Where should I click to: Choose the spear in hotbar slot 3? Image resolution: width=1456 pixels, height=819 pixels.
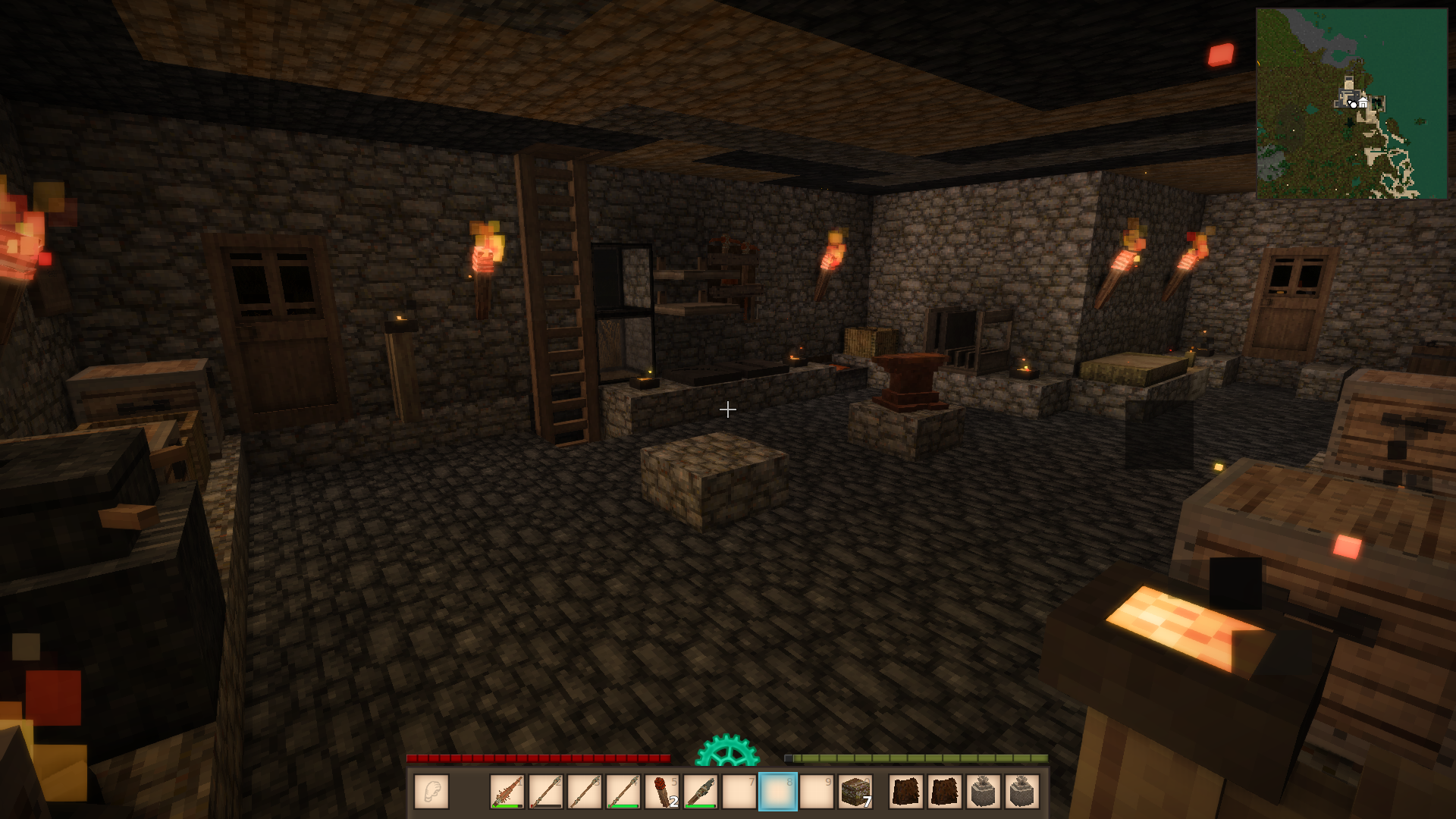pyautogui.click(x=585, y=792)
